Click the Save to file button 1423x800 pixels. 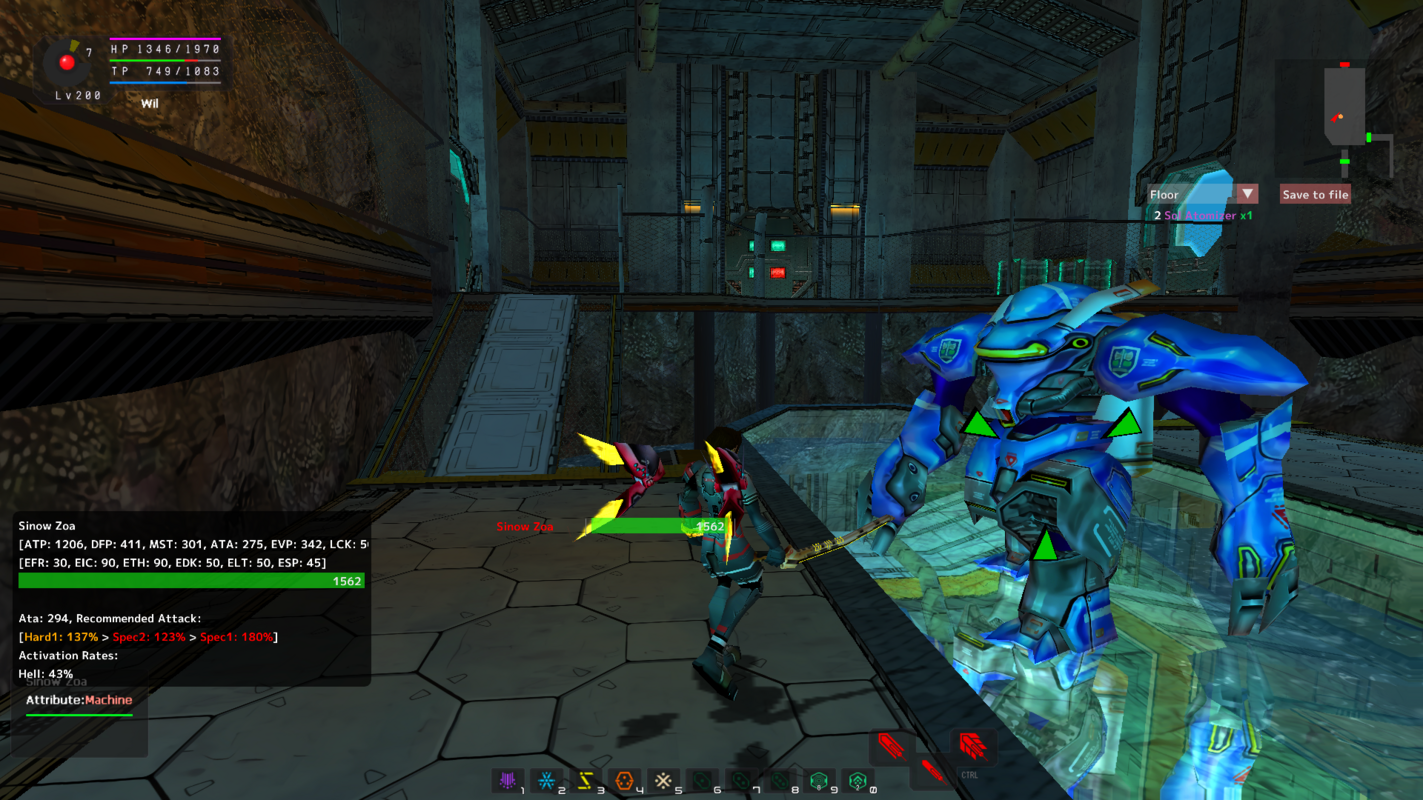(1315, 194)
